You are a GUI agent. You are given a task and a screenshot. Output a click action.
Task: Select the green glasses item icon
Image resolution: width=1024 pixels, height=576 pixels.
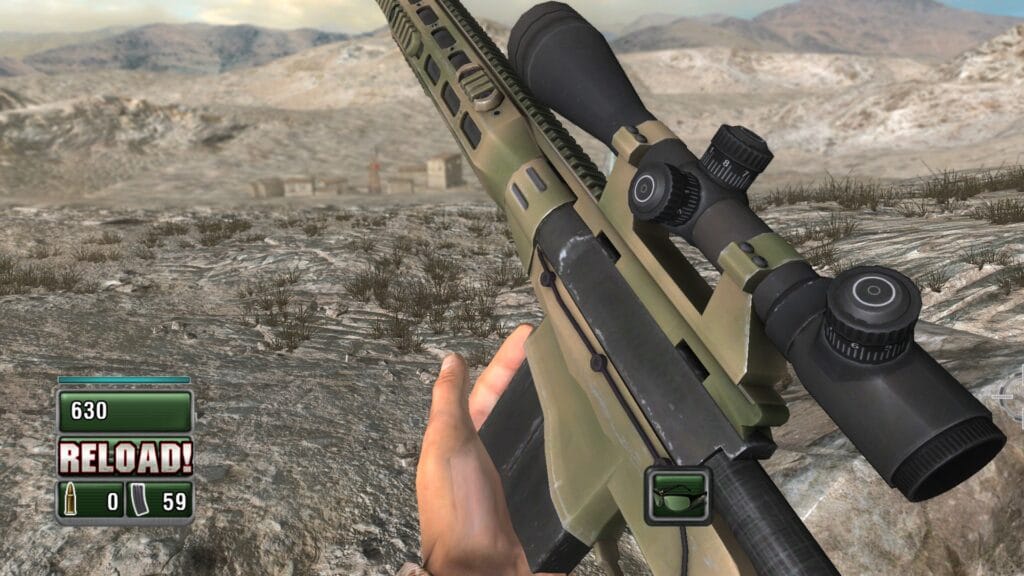678,495
